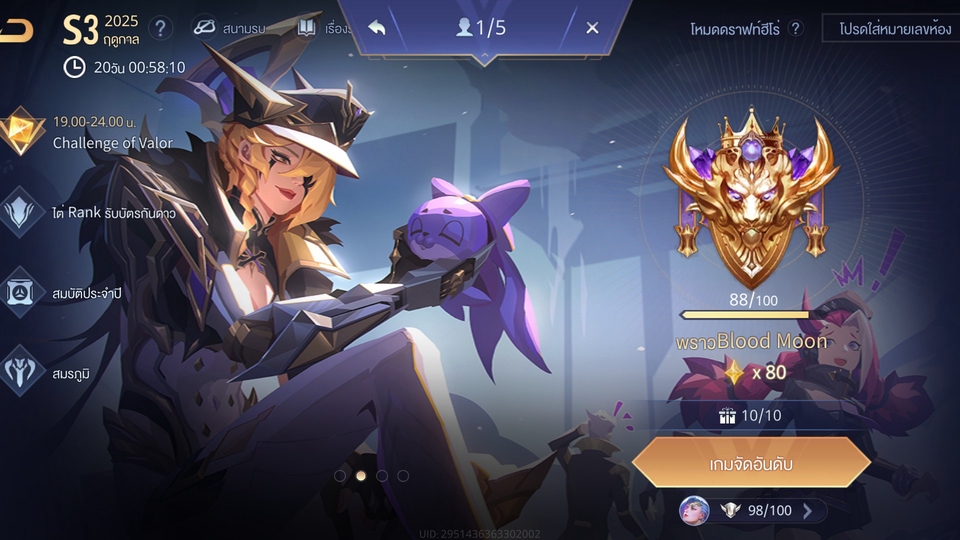The image size is (960, 540).
Task: Click the curved return arrow in party panel
Action: (x=377, y=28)
